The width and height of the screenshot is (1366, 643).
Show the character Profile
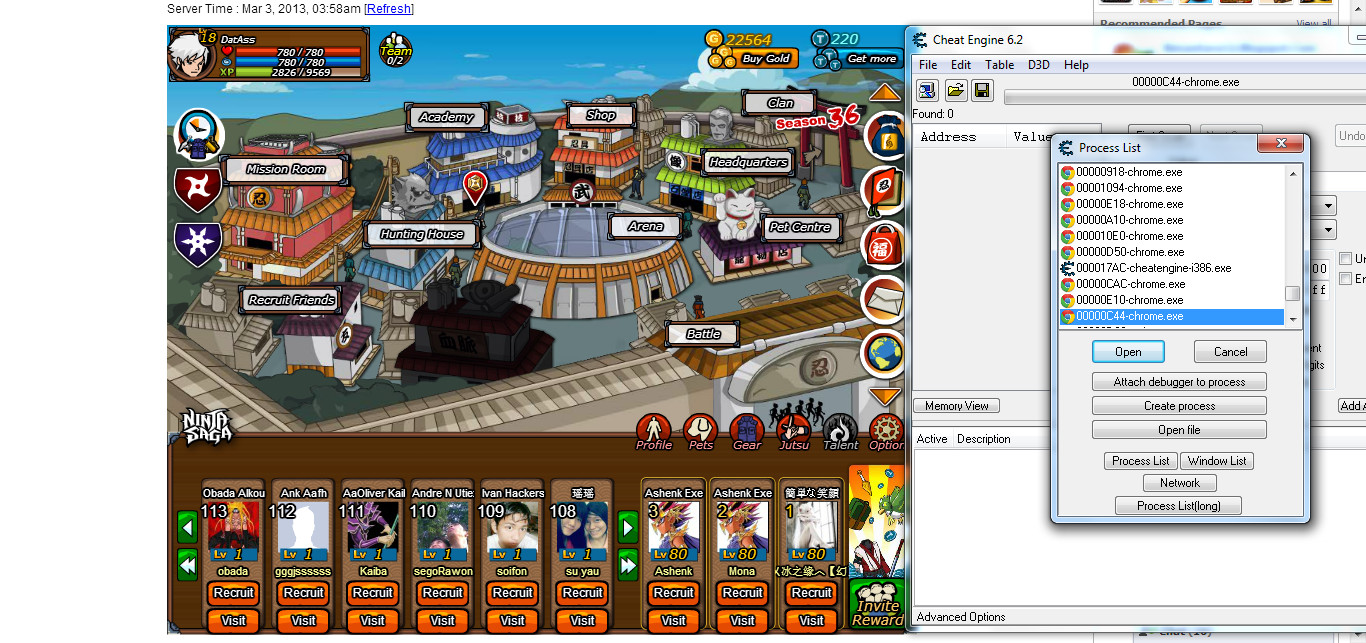click(x=654, y=431)
